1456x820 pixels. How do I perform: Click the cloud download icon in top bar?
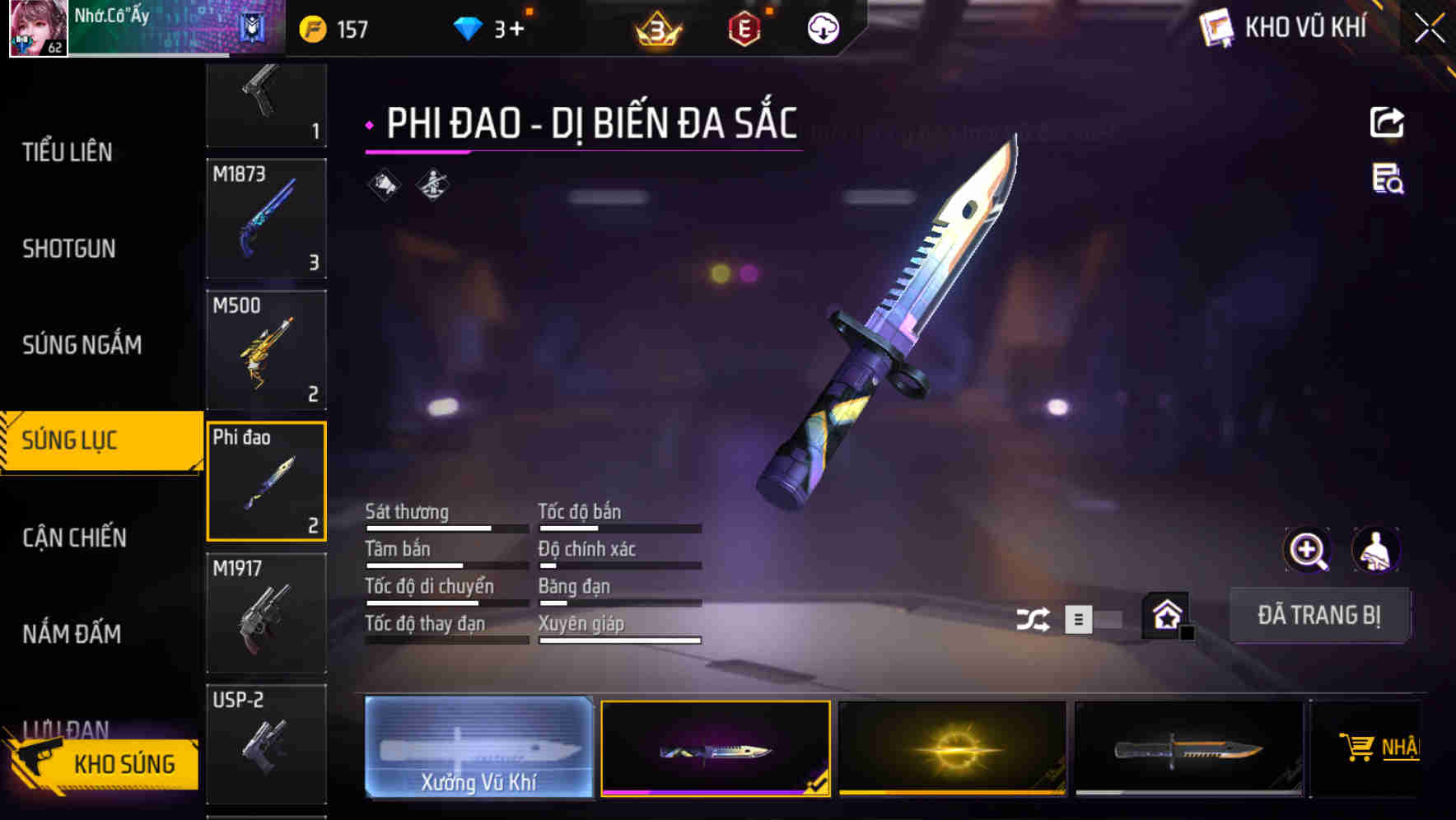pos(822,27)
